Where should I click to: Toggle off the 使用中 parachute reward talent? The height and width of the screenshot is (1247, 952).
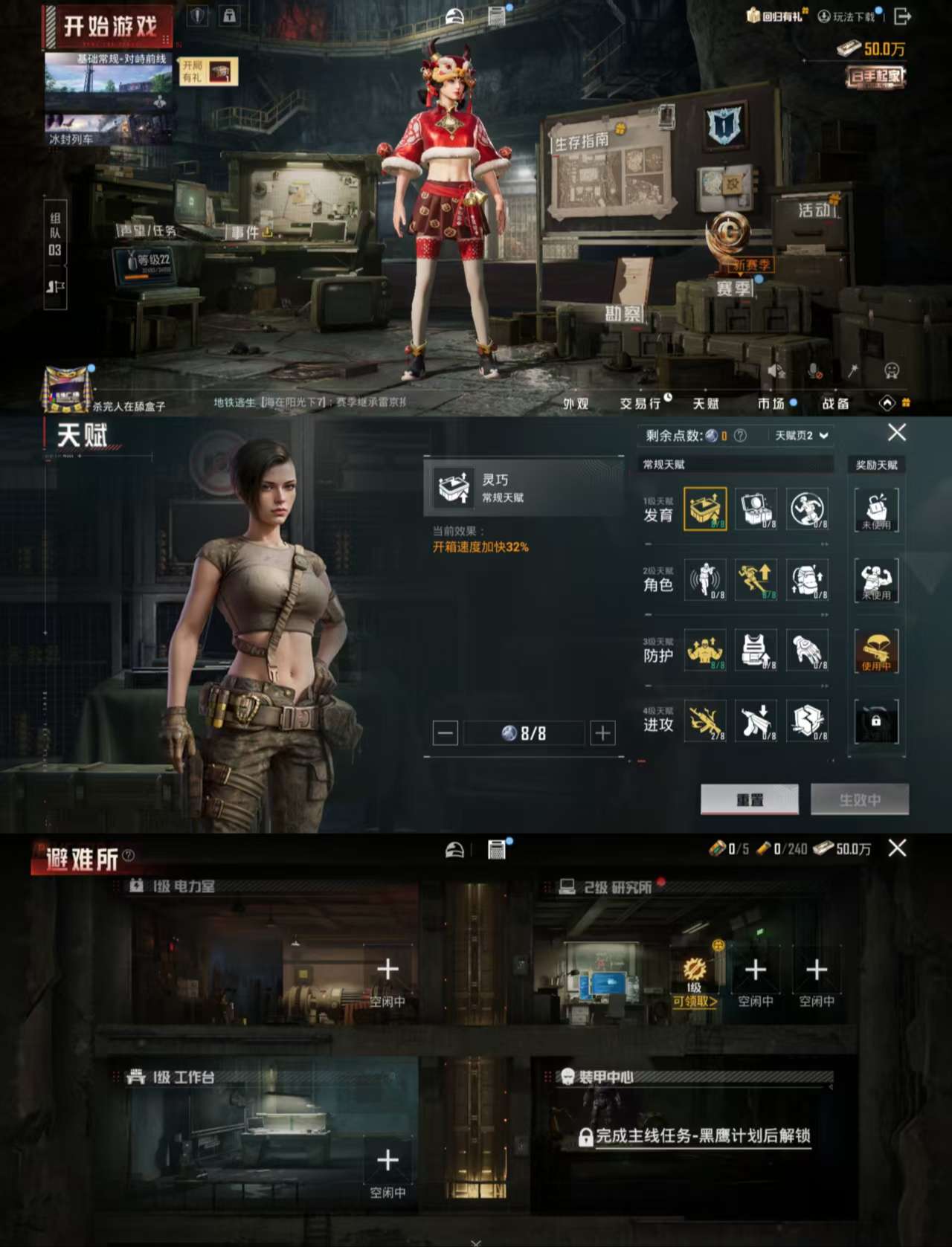coord(878,651)
